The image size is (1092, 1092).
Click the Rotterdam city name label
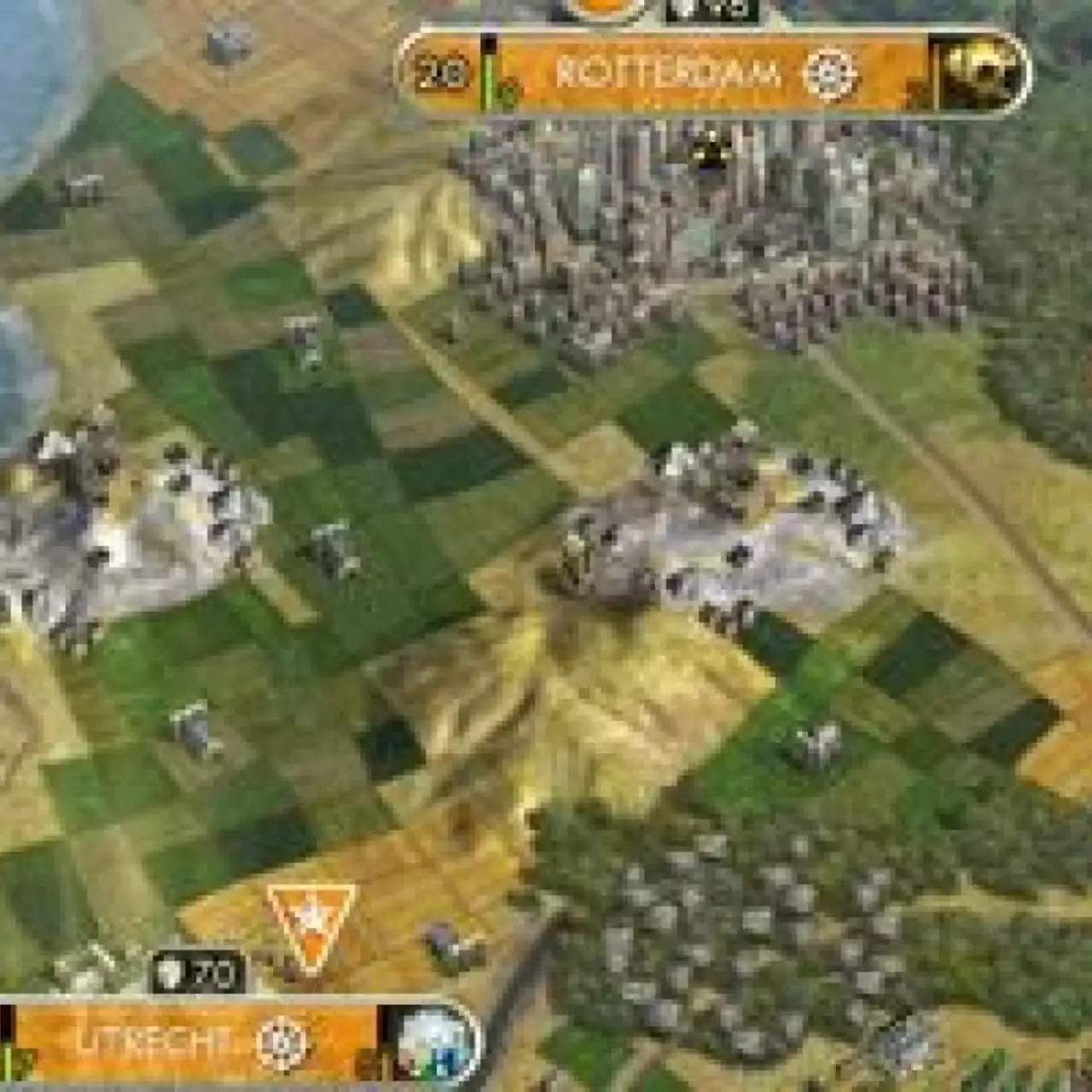tap(670, 73)
